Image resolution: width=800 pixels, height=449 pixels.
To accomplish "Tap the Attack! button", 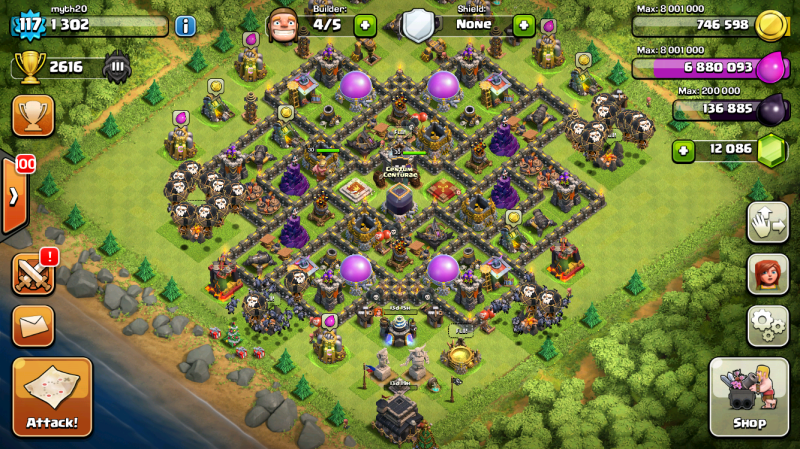I will tap(52, 397).
